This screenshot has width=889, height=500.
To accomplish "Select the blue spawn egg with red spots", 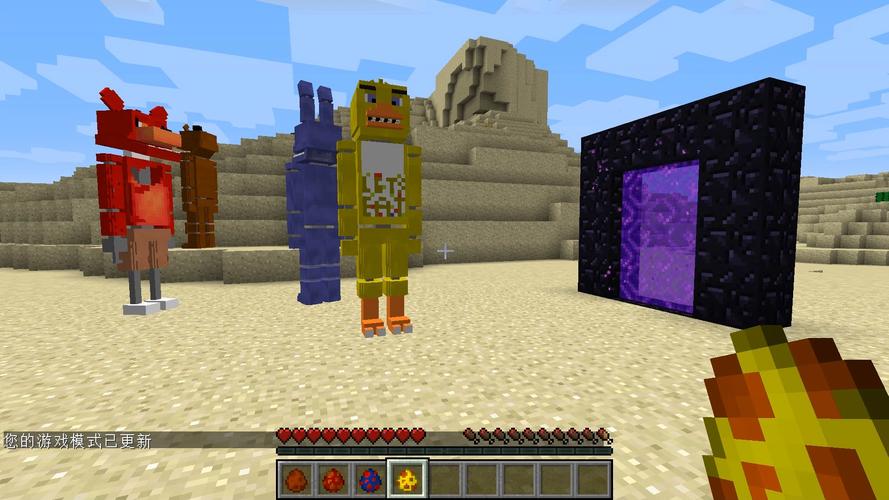I will pyautogui.click(x=370, y=480).
